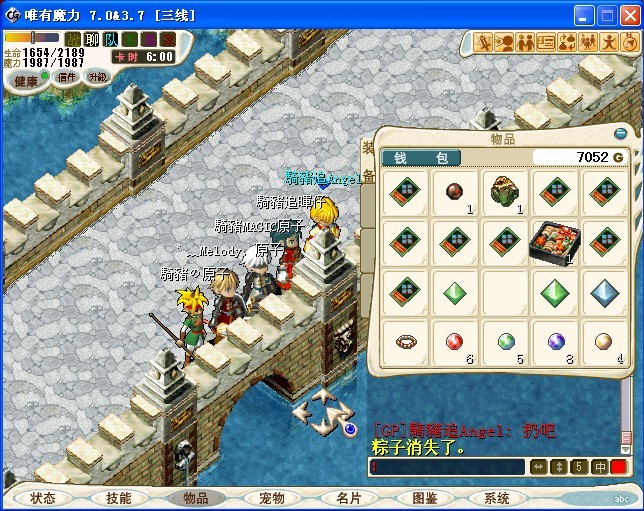This screenshot has height=511, width=644.
Task: Click the 健康 (Health) status button
Action: pos(26,80)
